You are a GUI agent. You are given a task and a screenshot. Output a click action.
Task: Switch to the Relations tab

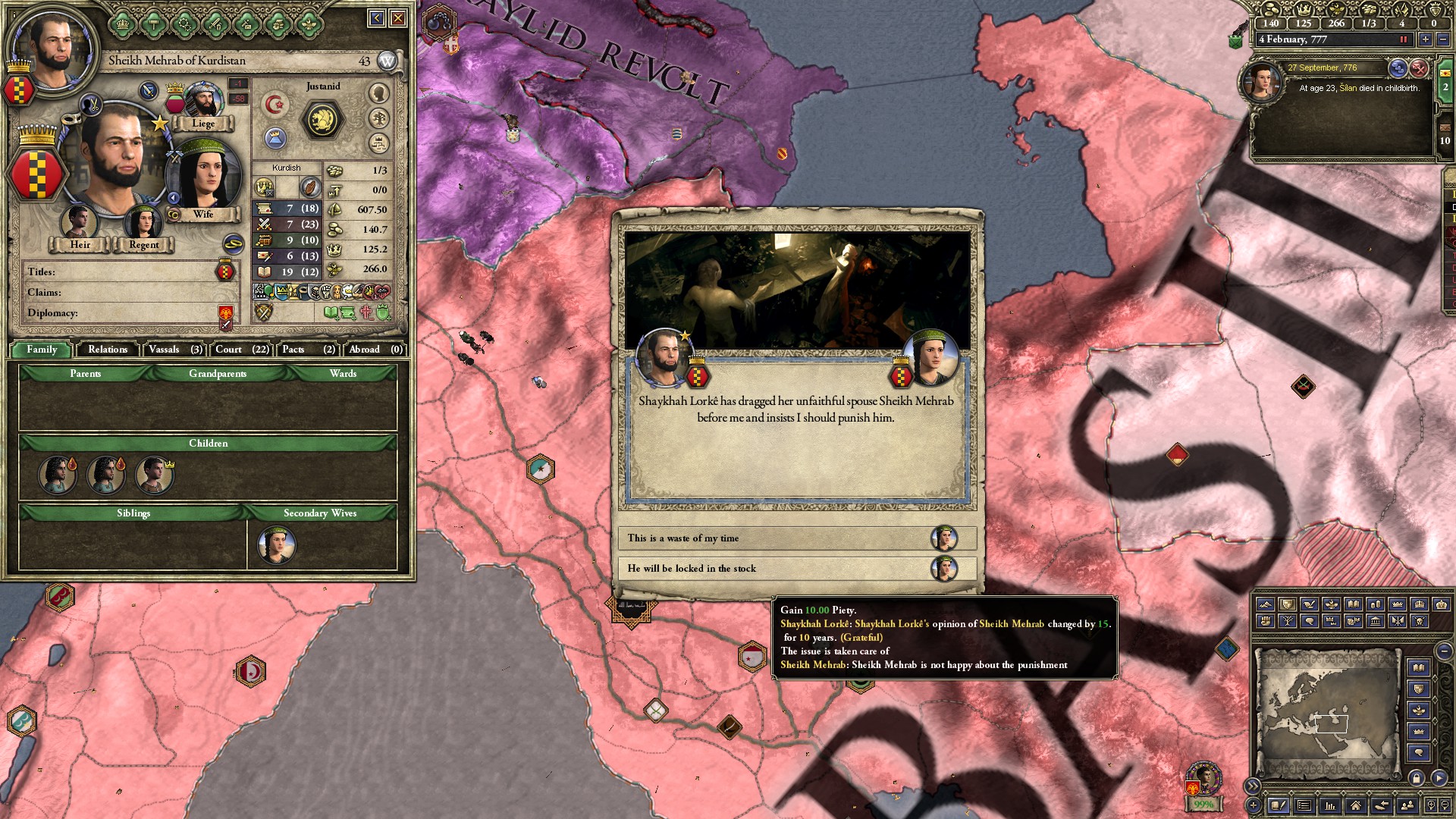106,350
